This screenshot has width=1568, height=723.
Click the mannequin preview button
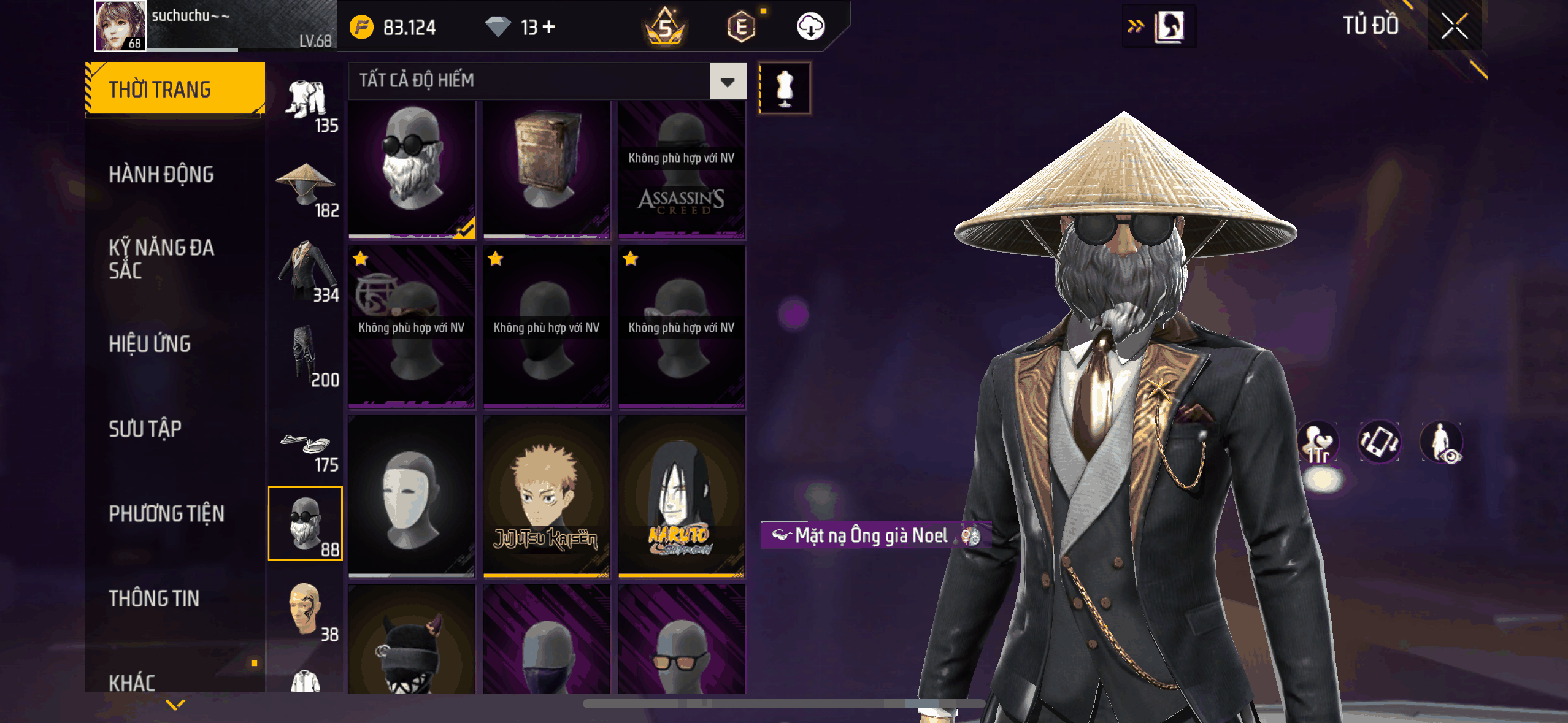tap(785, 88)
